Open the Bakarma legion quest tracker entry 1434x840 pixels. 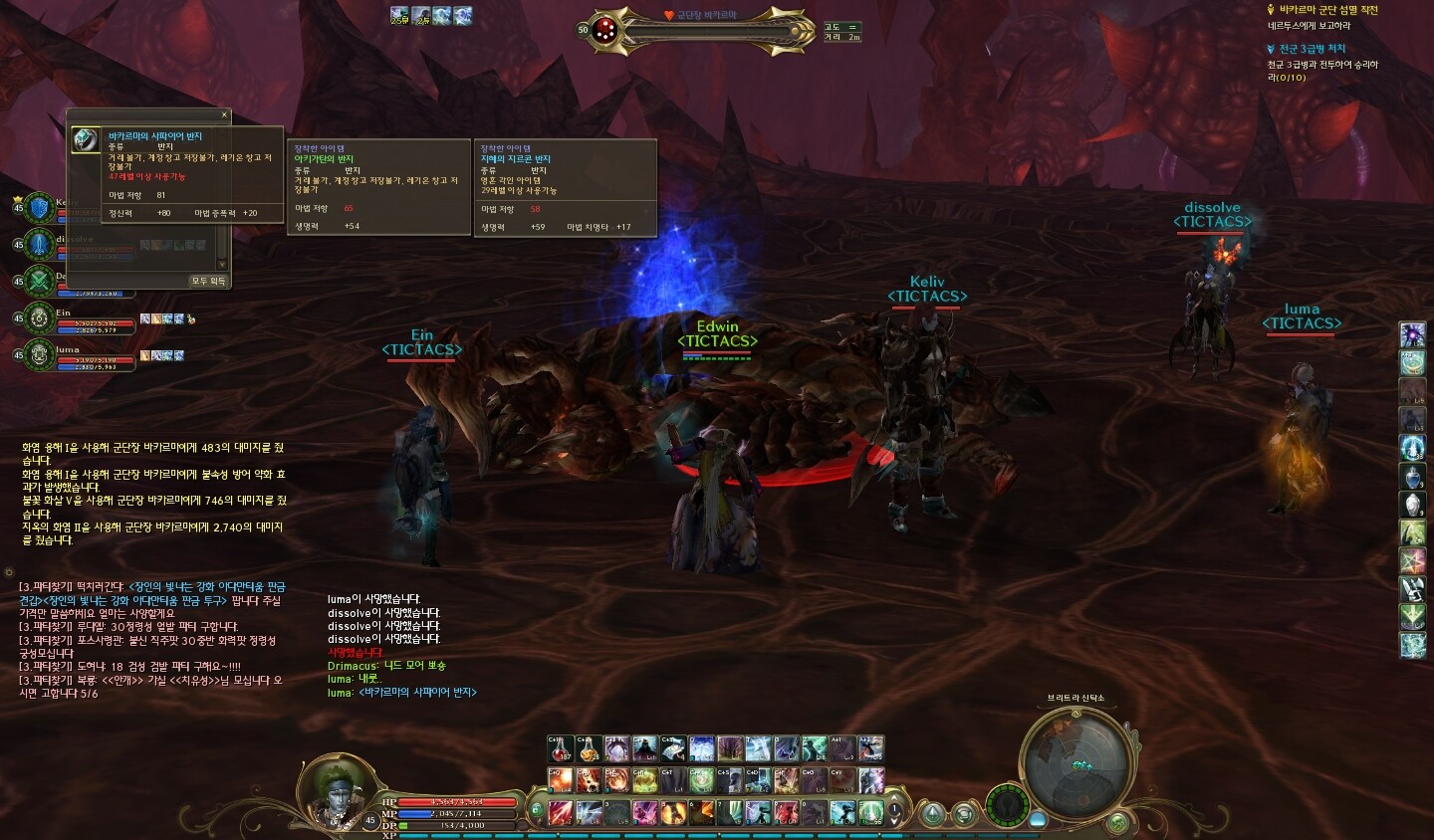click(1328, 10)
